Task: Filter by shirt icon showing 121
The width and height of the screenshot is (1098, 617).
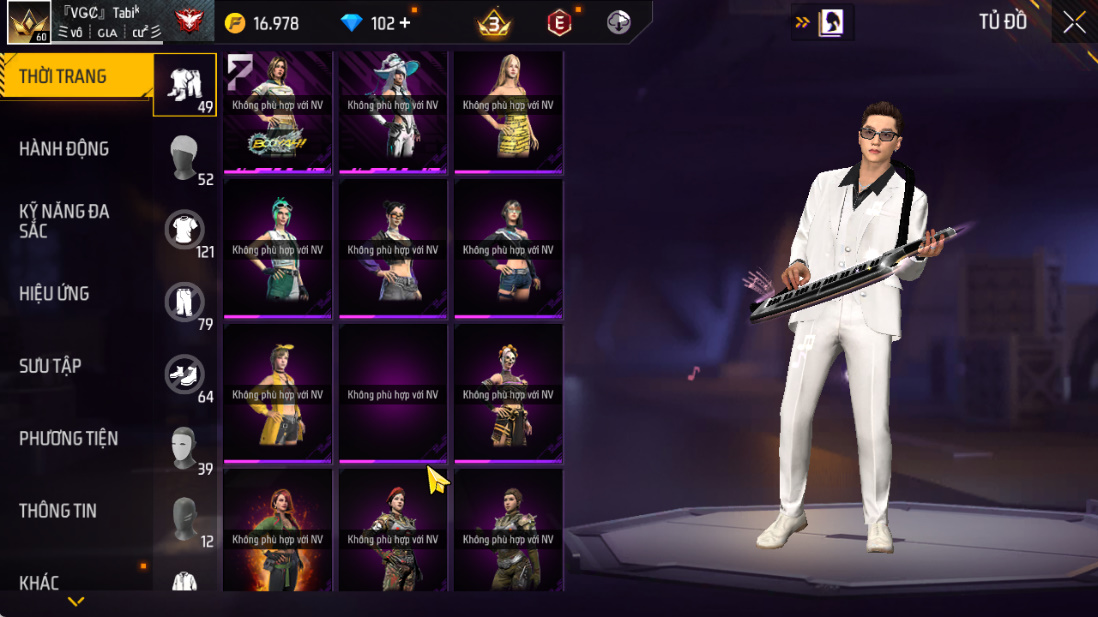Action: (x=185, y=230)
